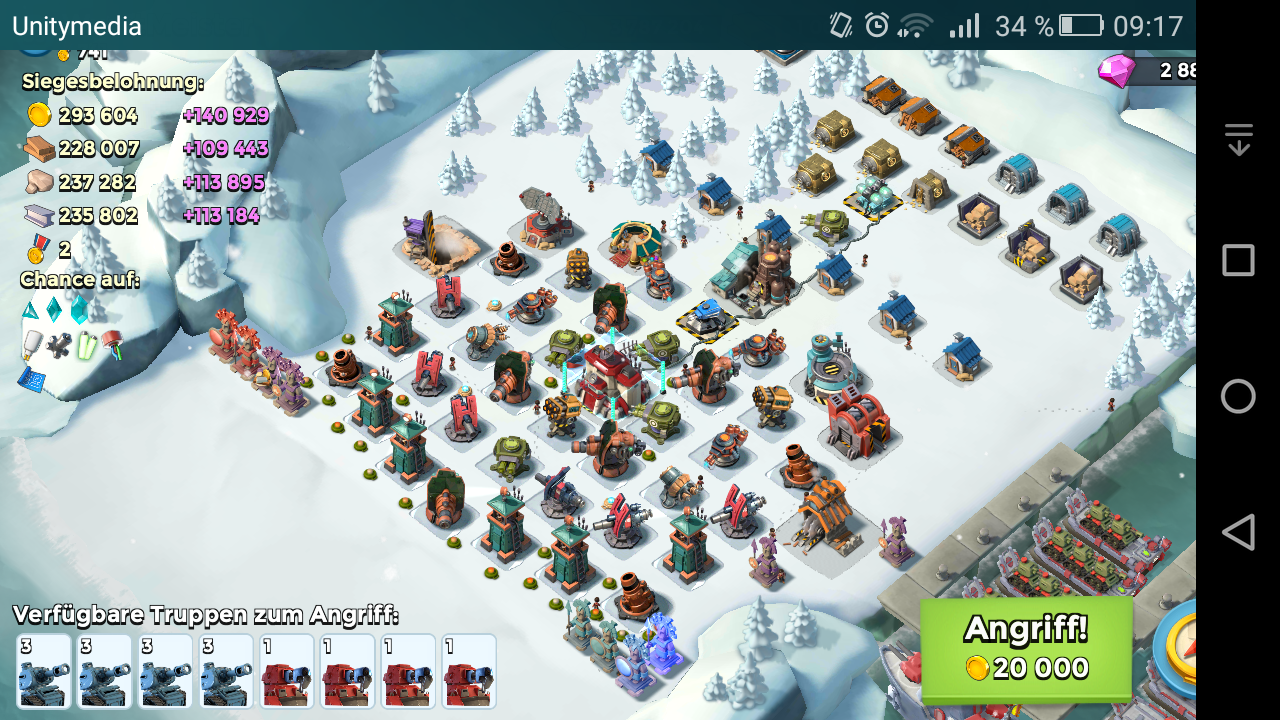Pull down notifications with the arrow icon
Image resolution: width=1280 pixels, height=720 pixels.
click(x=1238, y=139)
